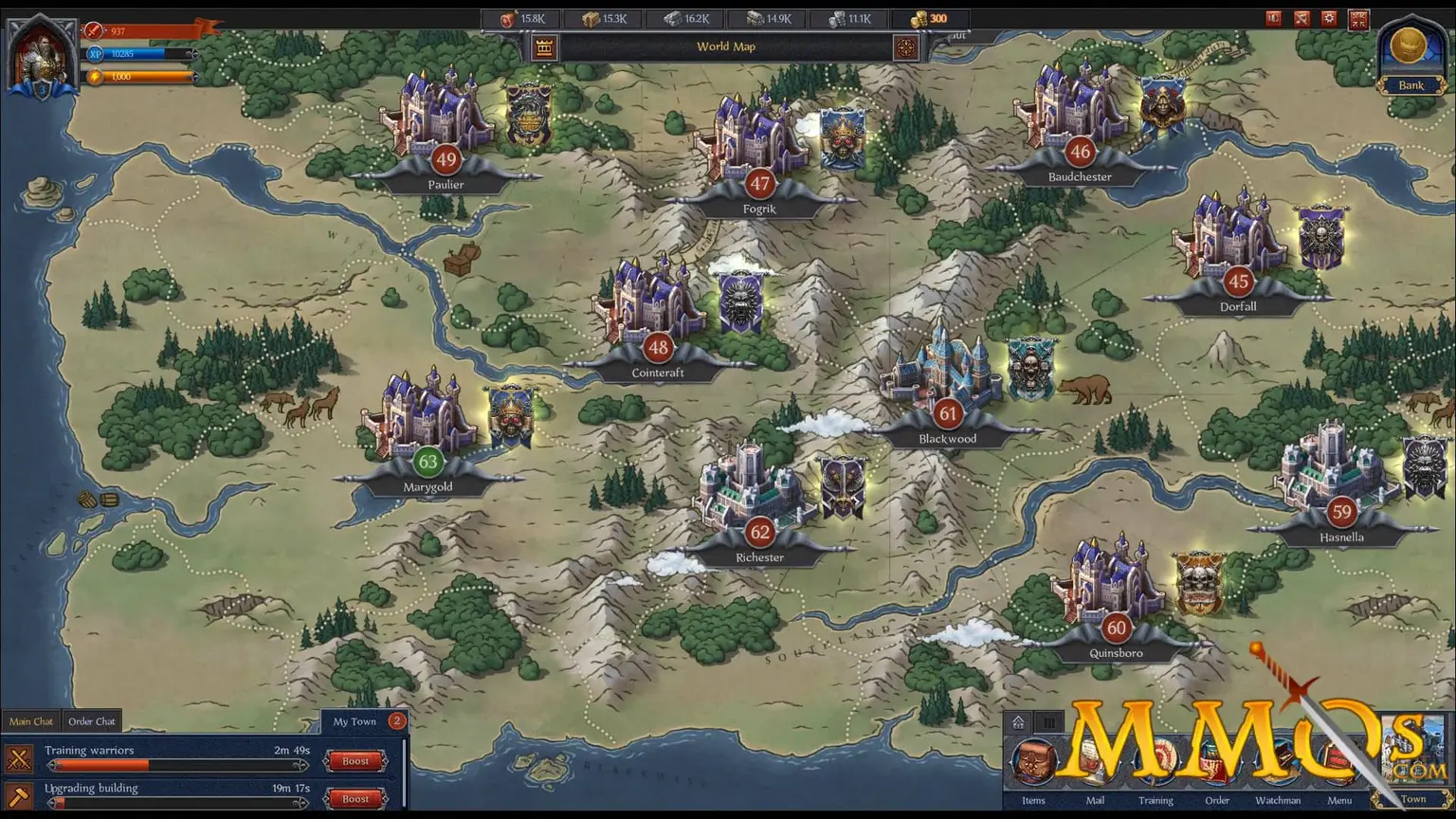Boost the Training warriors timer
Viewport: 1456px width, 819px height.
coord(355,761)
